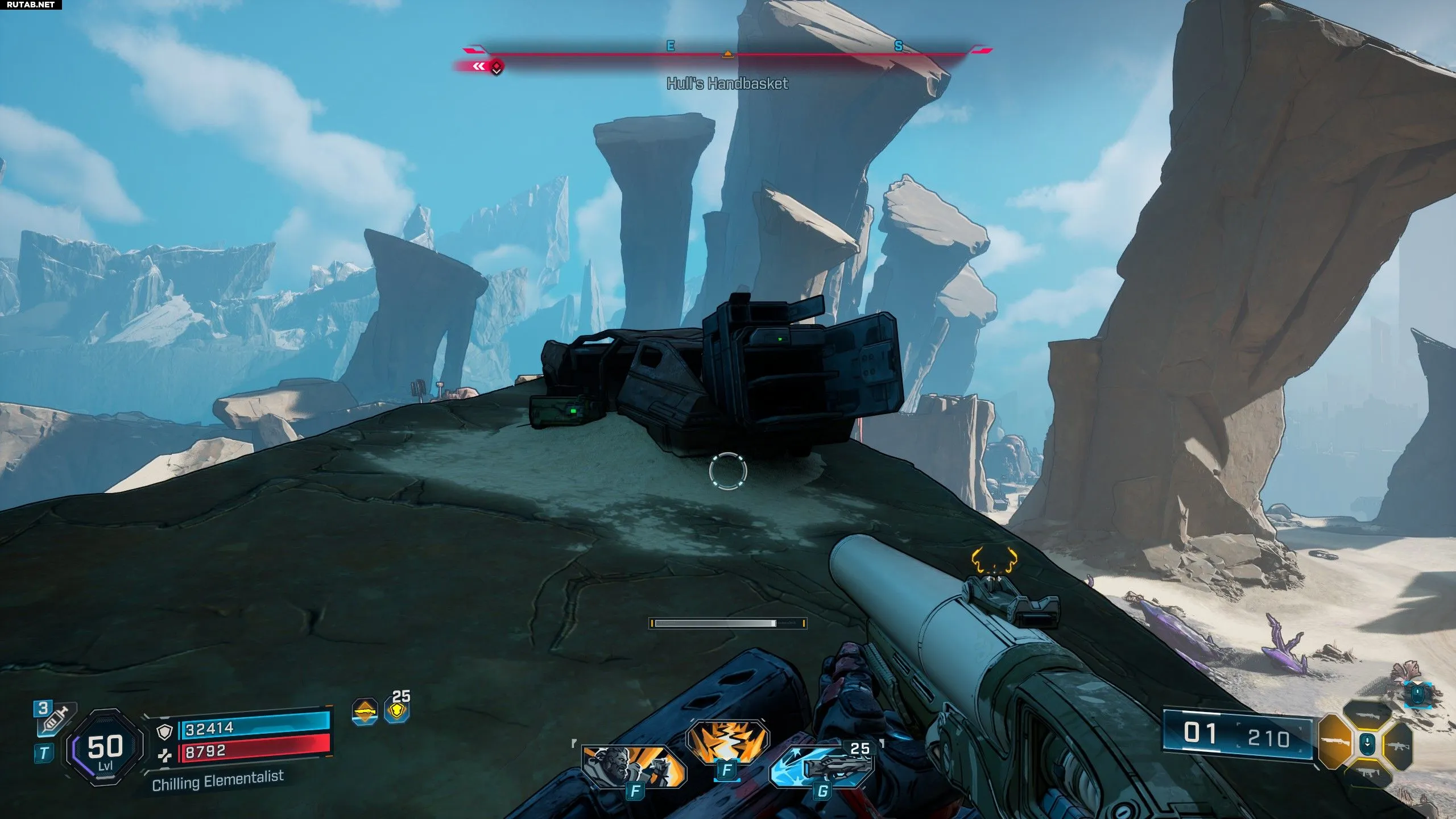Select the buff icon with 25 stacks
This screenshot has width=1456, height=819.
pos(396,710)
